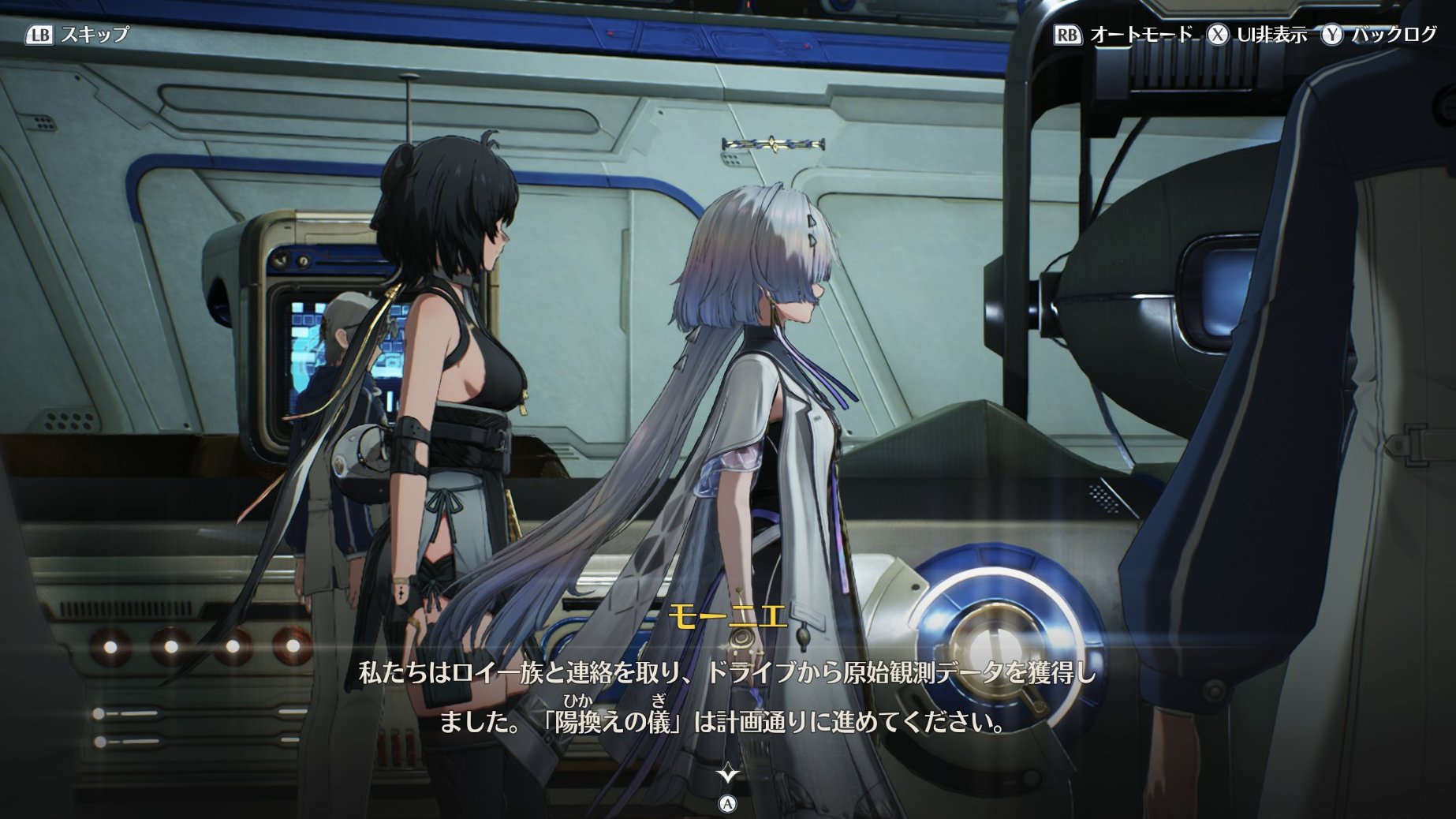
Task: Skip the cutscene with スキップ
Action: coord(77,35)
